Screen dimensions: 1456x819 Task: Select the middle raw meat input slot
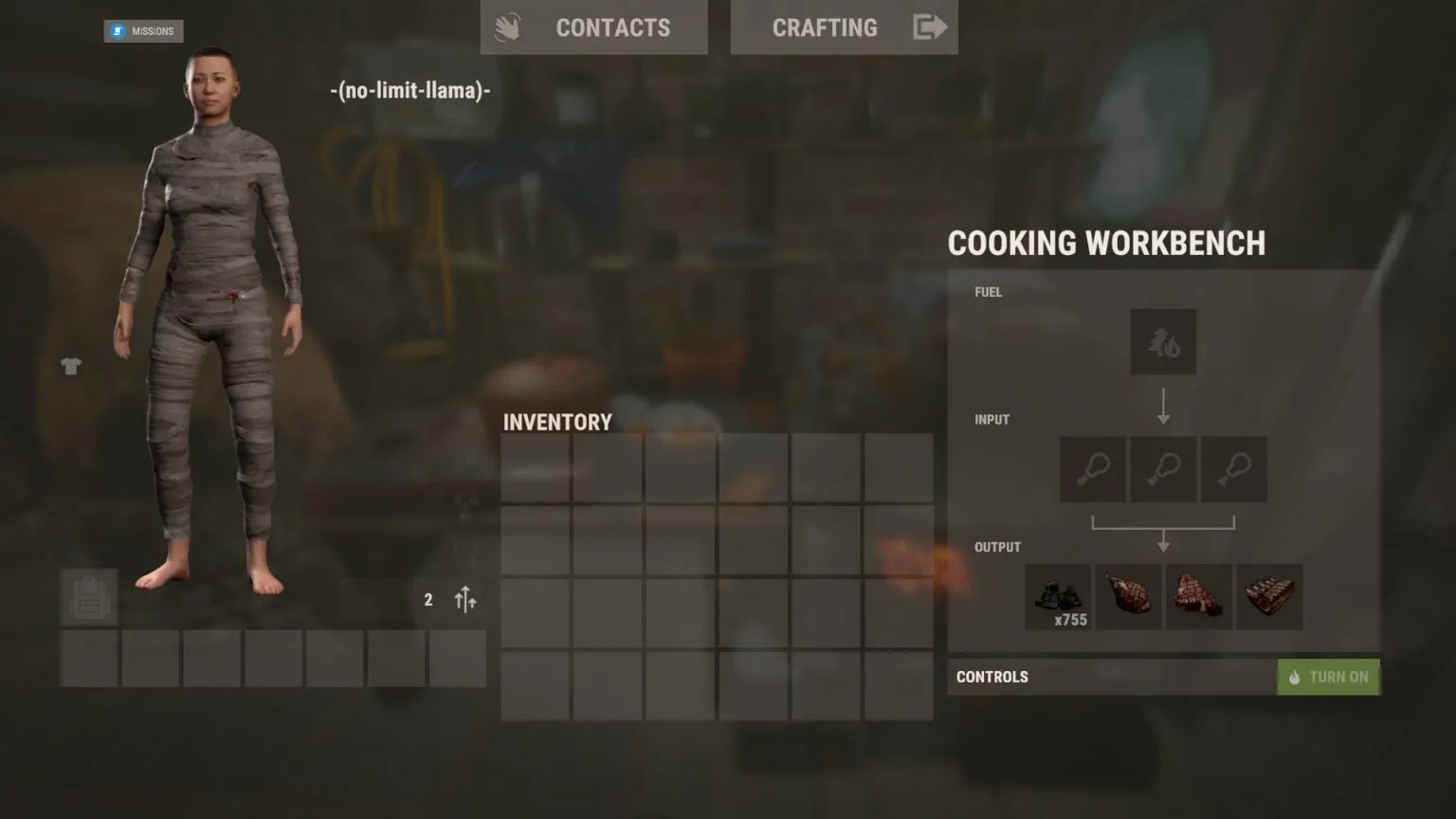pyautogui.click(x=1163, y=469)
